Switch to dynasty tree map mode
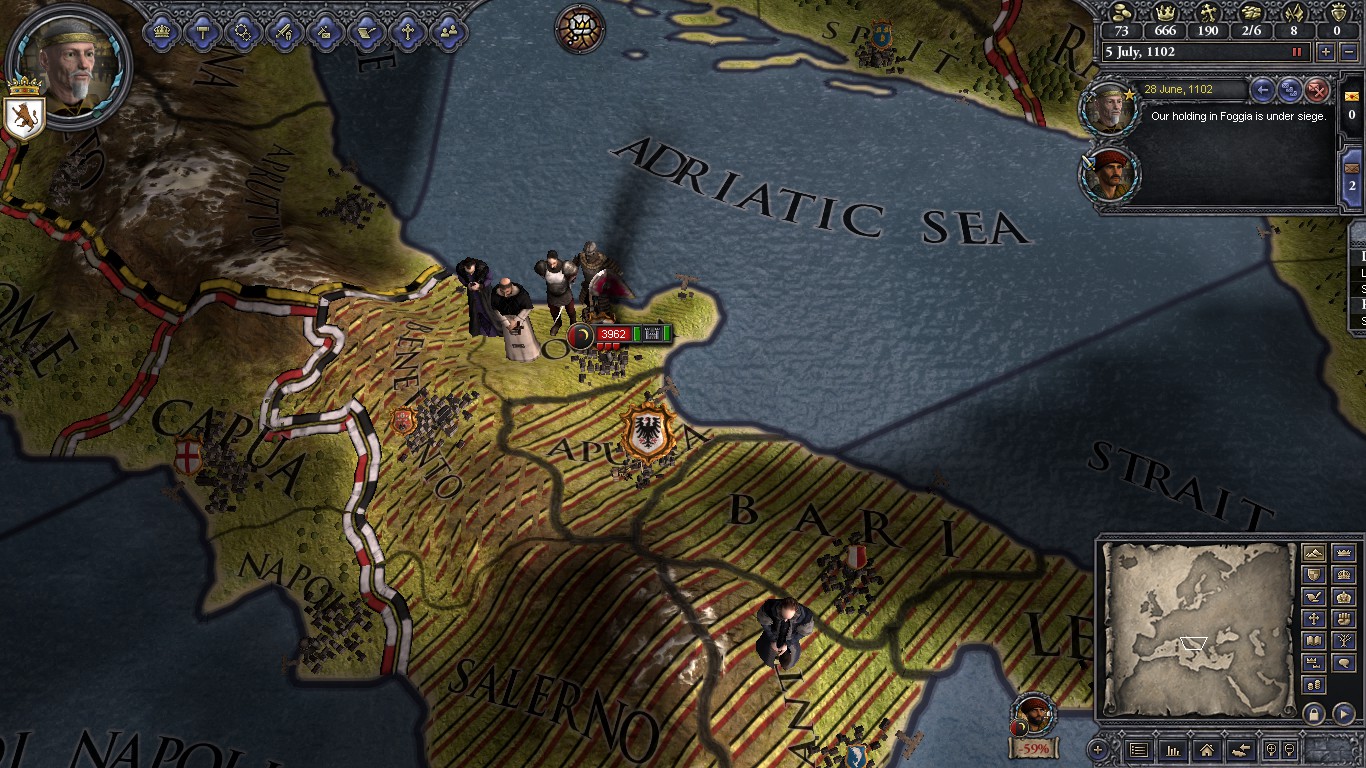This screenshot has height=768, width=1366. [1343, 641]
